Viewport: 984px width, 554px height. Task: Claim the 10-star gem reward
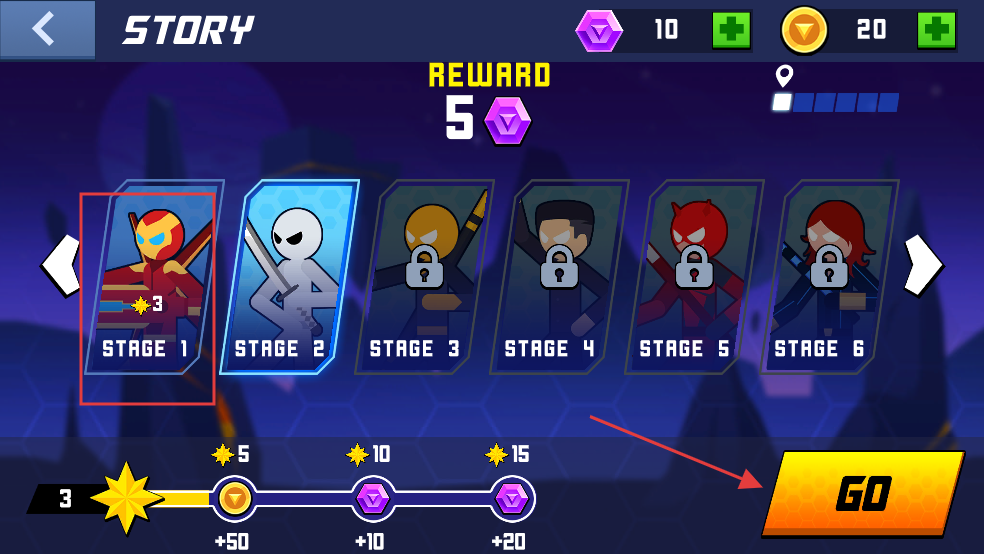coord(373,497)
